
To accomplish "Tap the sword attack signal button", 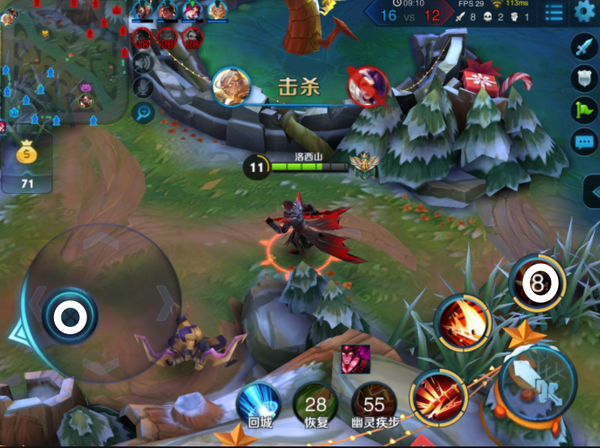I will coord(584,46).
